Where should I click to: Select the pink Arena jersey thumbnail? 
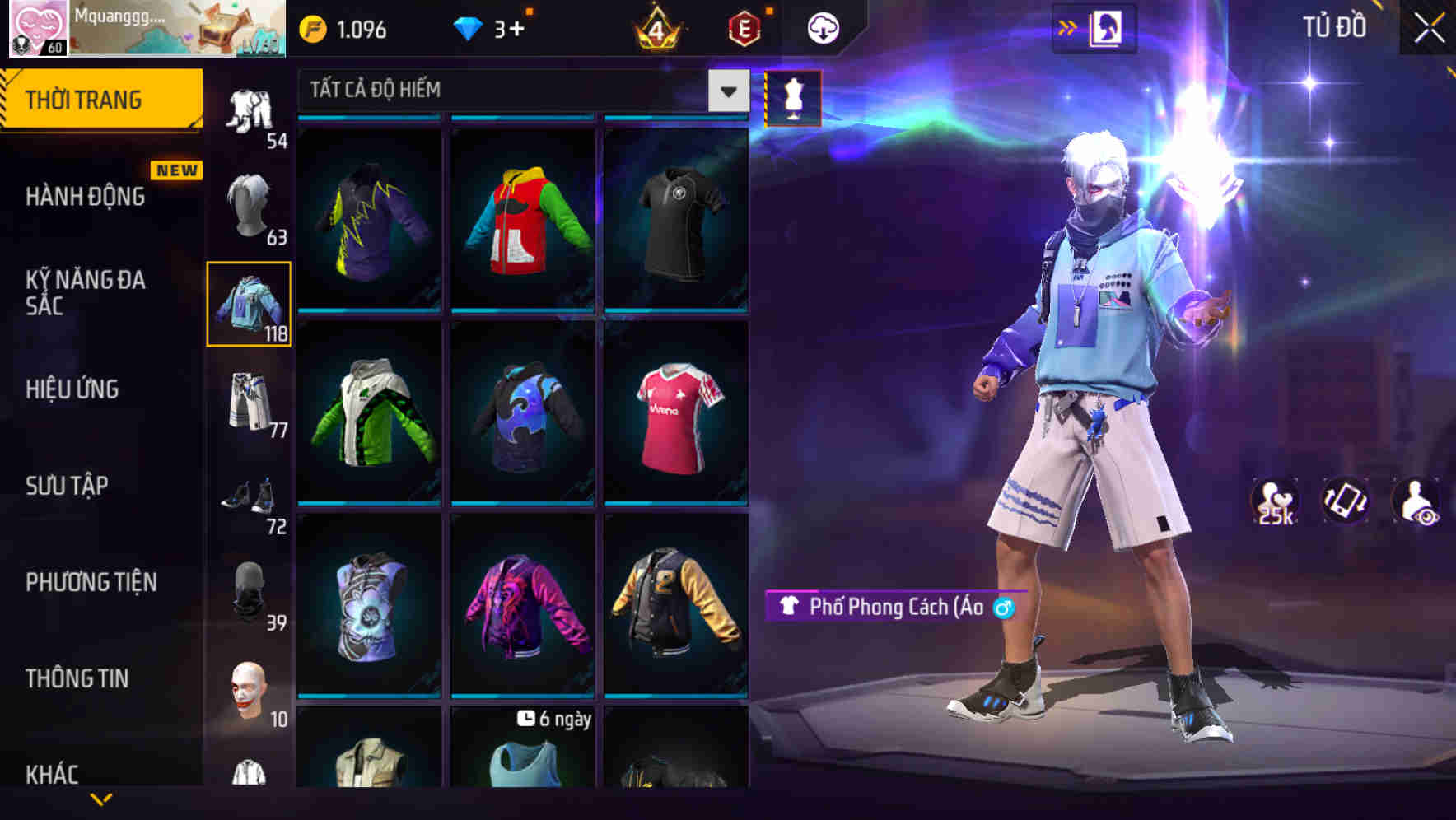point(677,416)
